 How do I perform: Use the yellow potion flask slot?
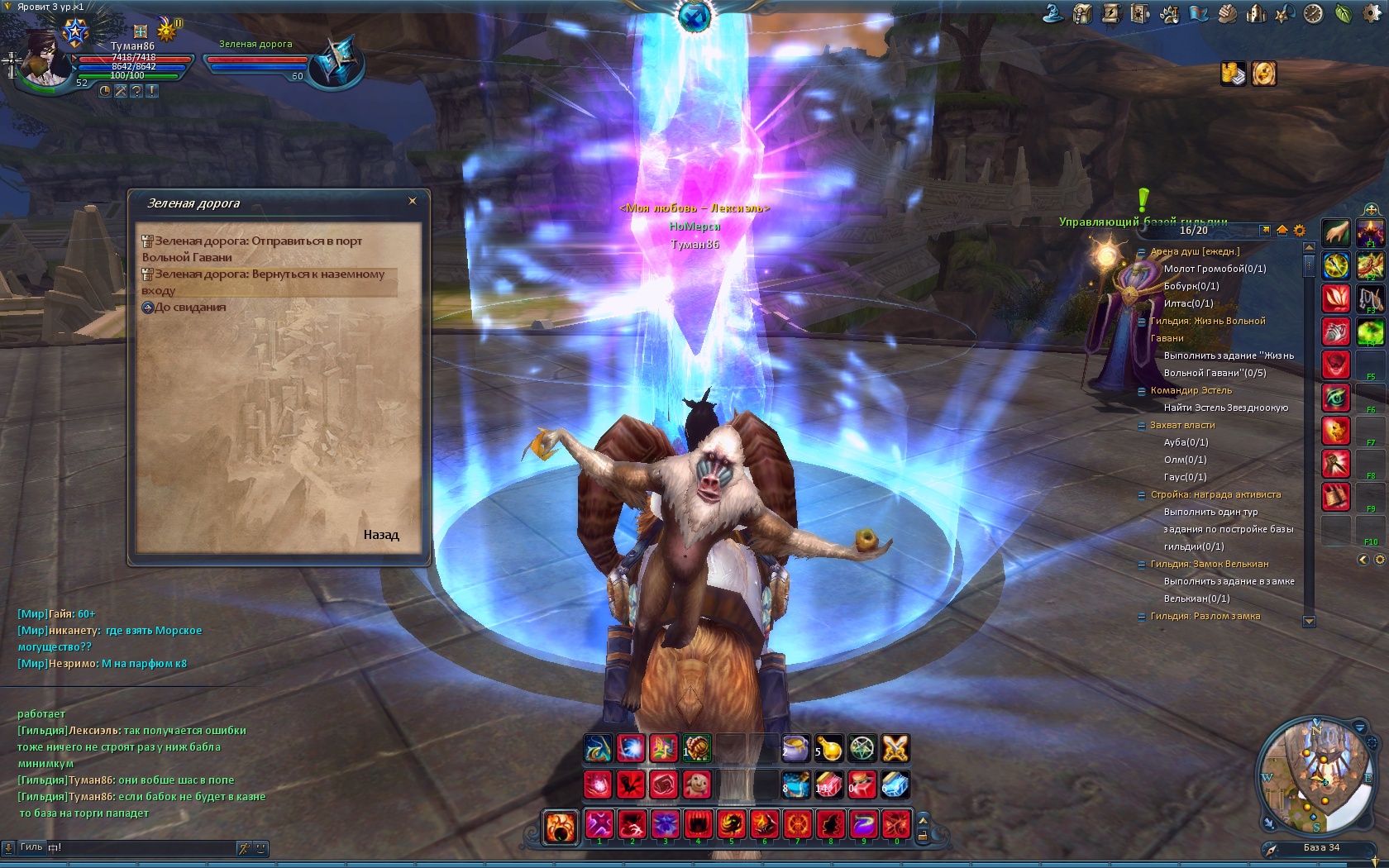[x=829, y=749]
